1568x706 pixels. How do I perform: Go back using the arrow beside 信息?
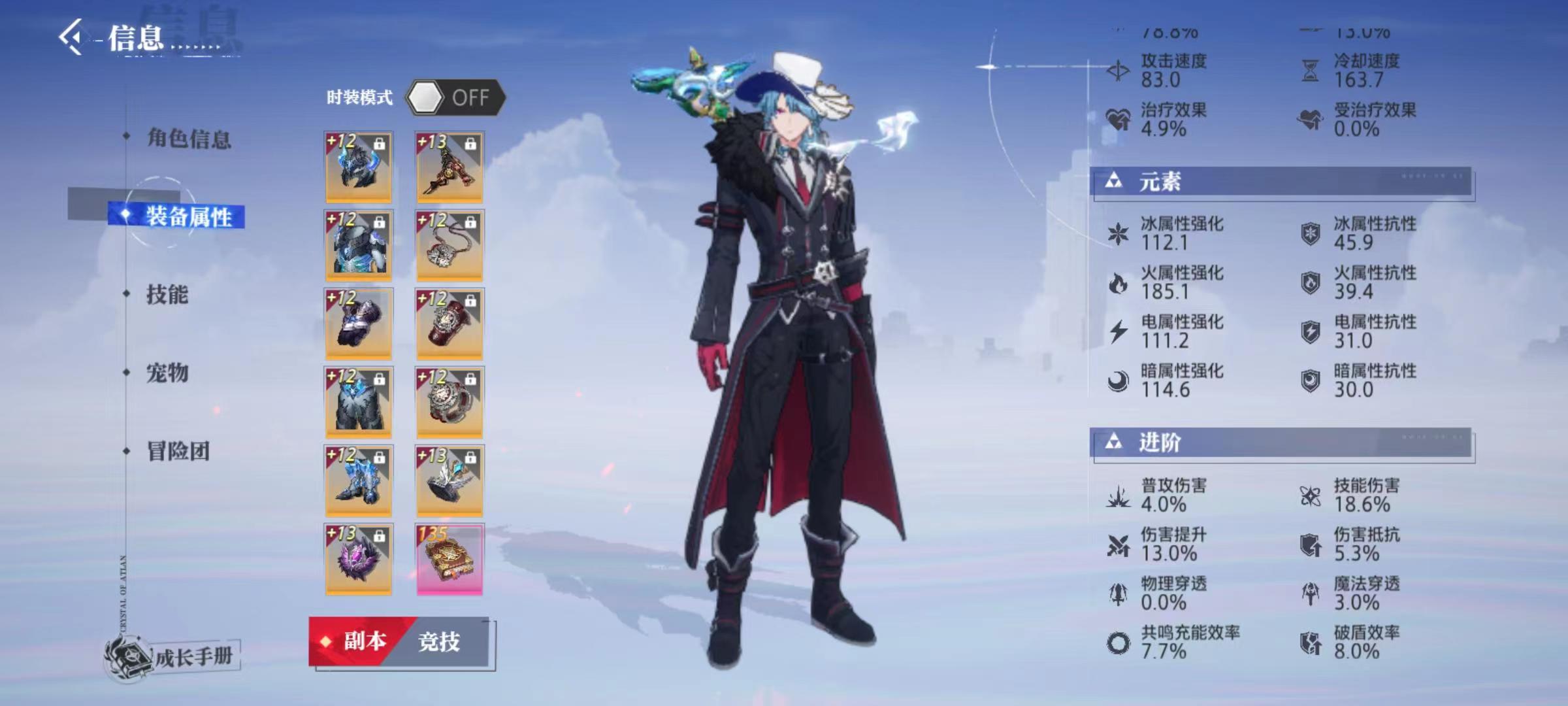click(x=72, y=37)
